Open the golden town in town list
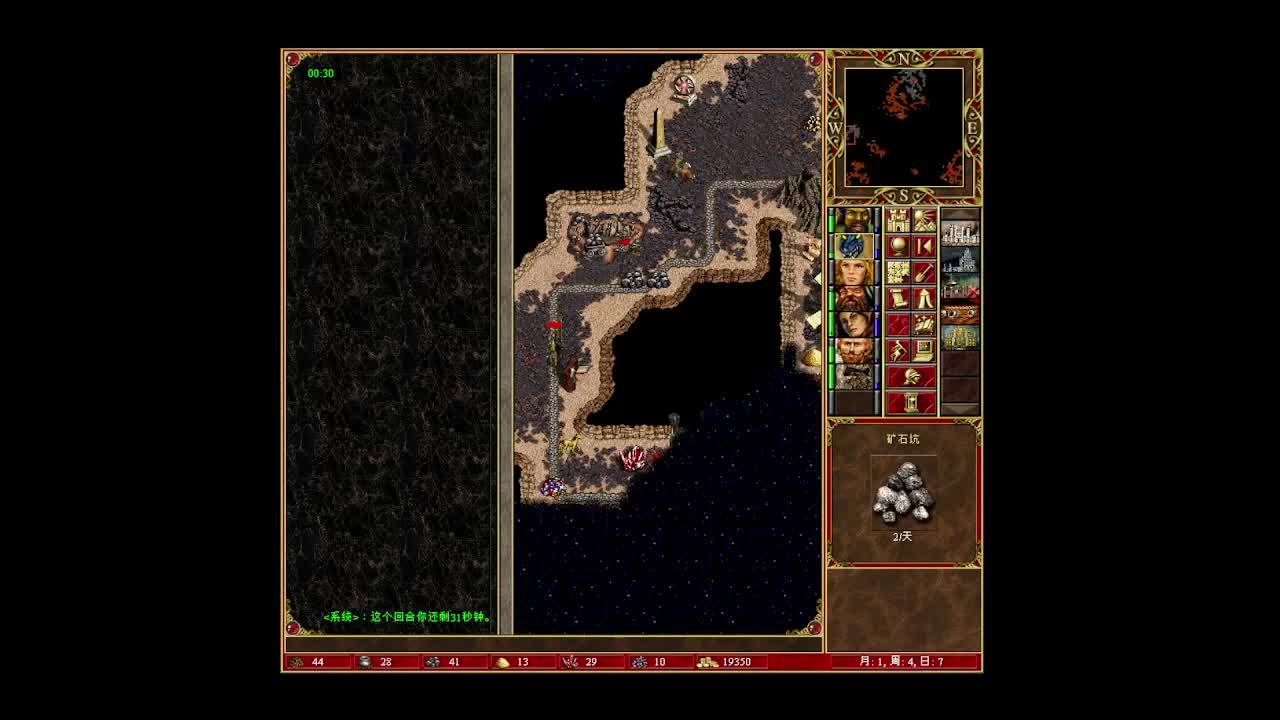 pos(960,337)
